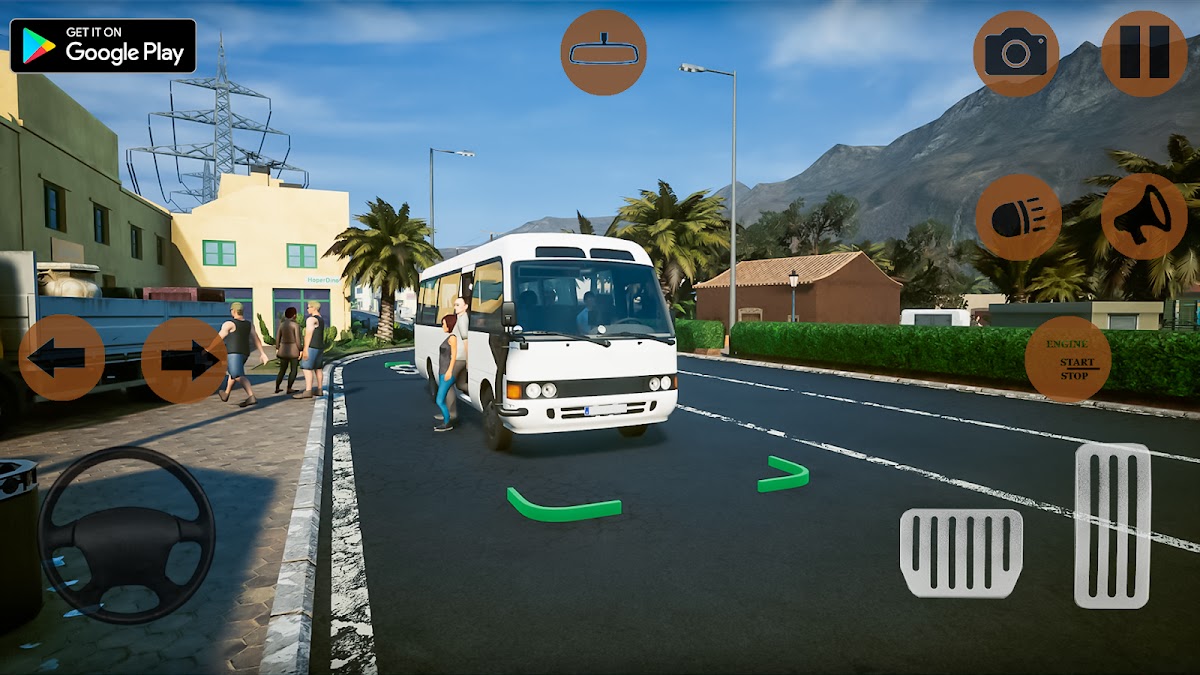The image size is (1200, 675).
Task: Step on the brake pedal
Action: 961,553
